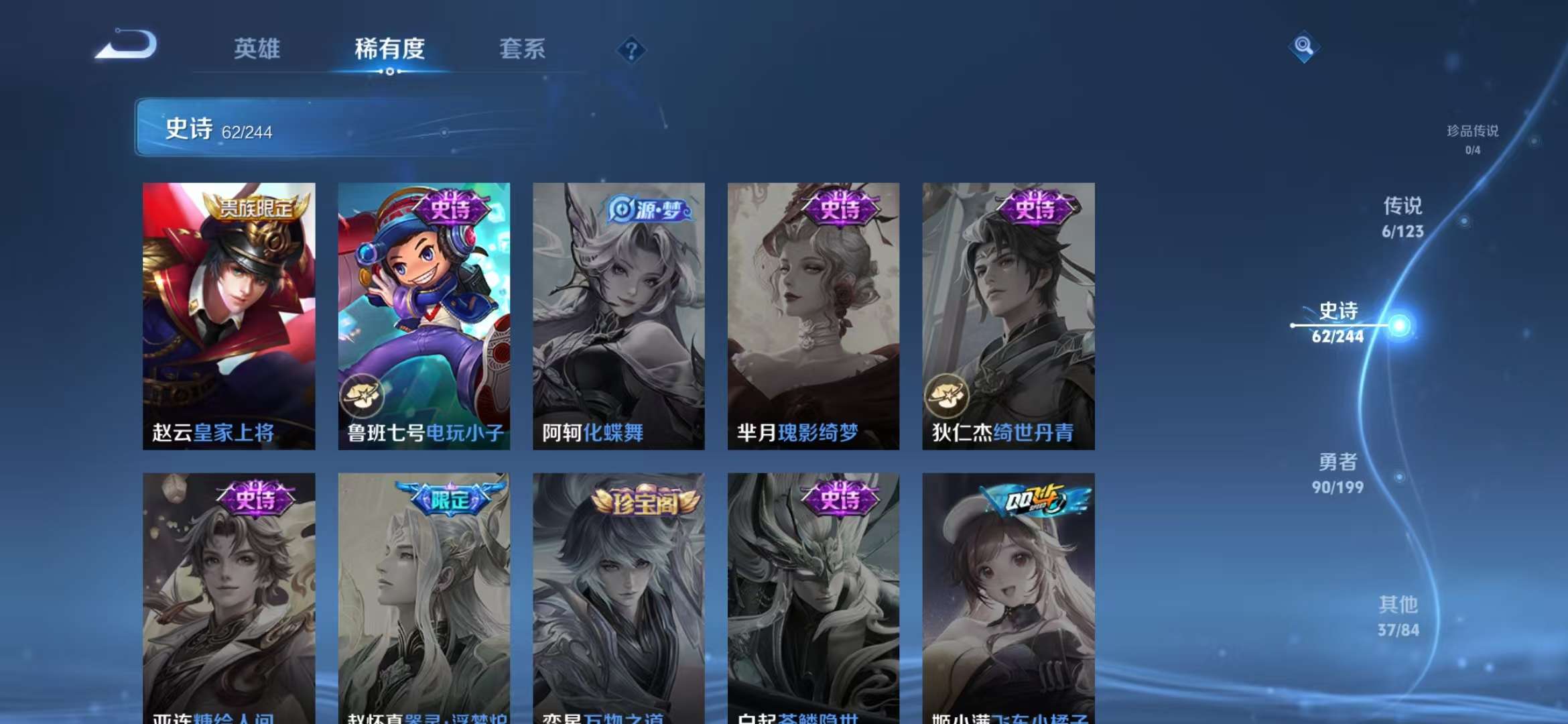
Task: Switch to the 英雄 tab
Action: [258, 49]
